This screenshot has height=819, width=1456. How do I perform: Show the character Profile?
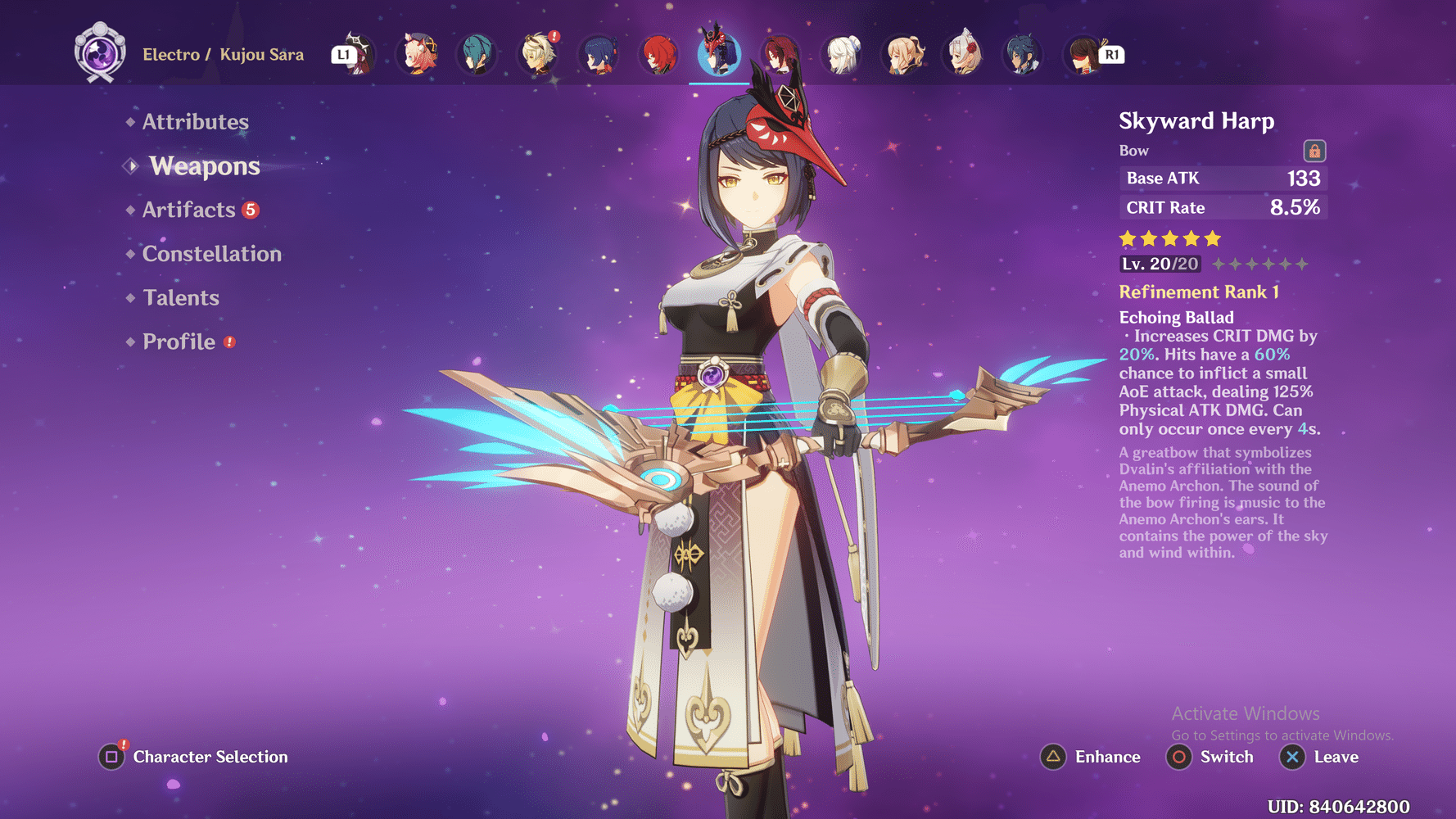click(179, 342)
